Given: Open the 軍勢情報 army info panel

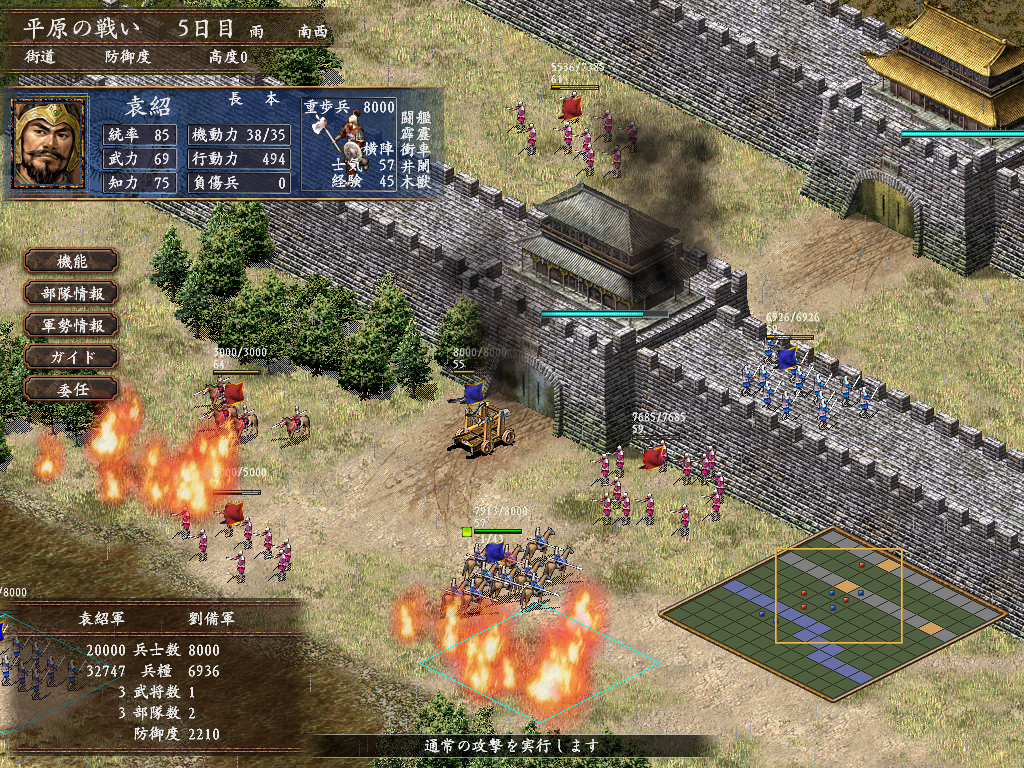Looking at the screenshot, I should (x=71, y=325).
